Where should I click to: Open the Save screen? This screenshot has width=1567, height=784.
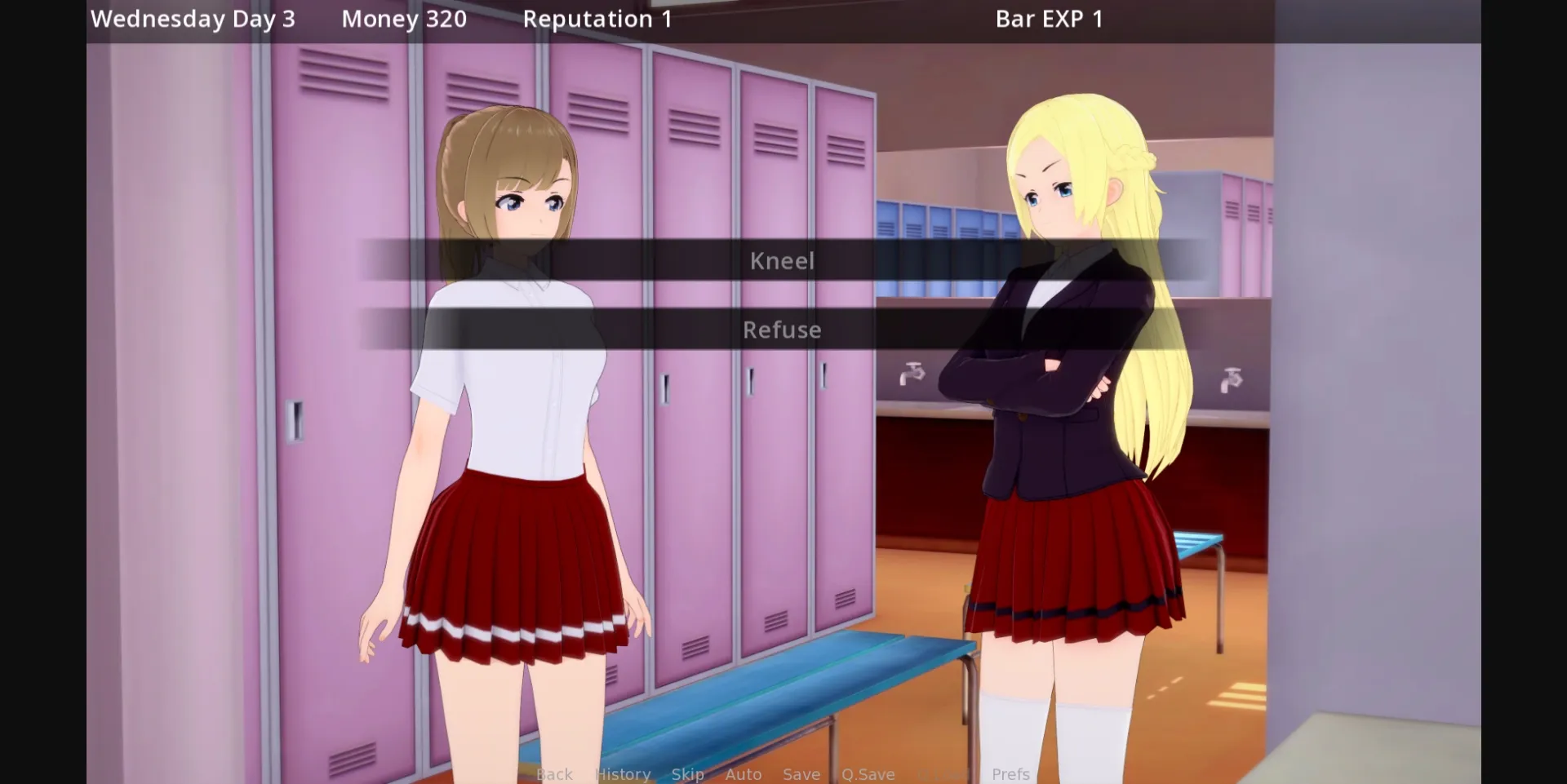point(801,774)
